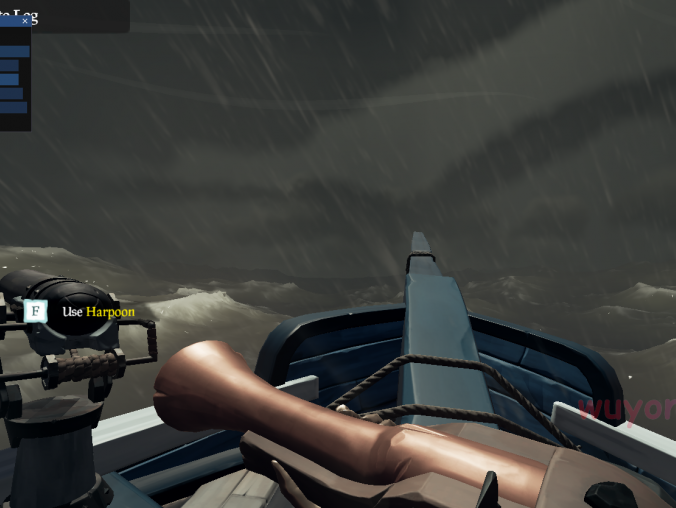Image resolution: width=676 pixels, height=508 pixels.
Task: Close the small overlay panel with the x
Action: coord(25,20)
